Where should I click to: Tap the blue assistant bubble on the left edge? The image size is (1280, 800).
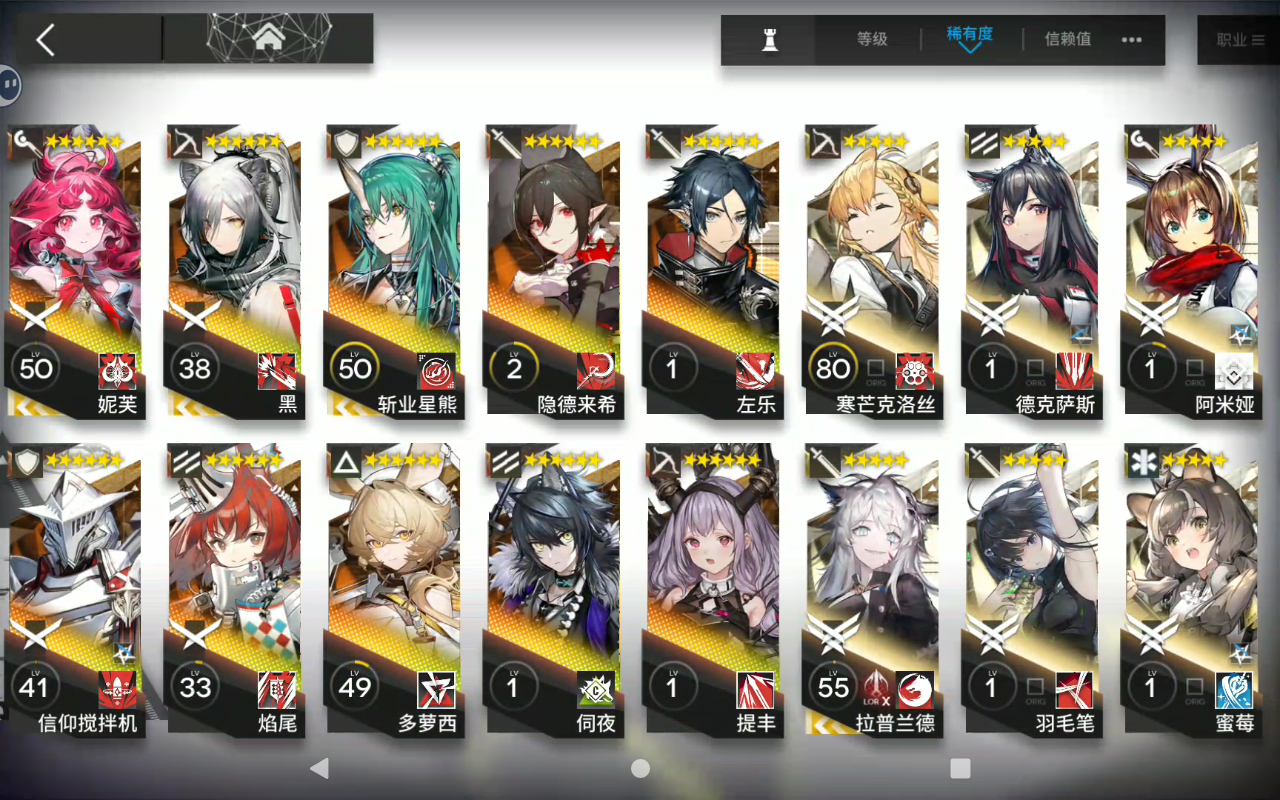pyautogui.click(x=12, y=84)
